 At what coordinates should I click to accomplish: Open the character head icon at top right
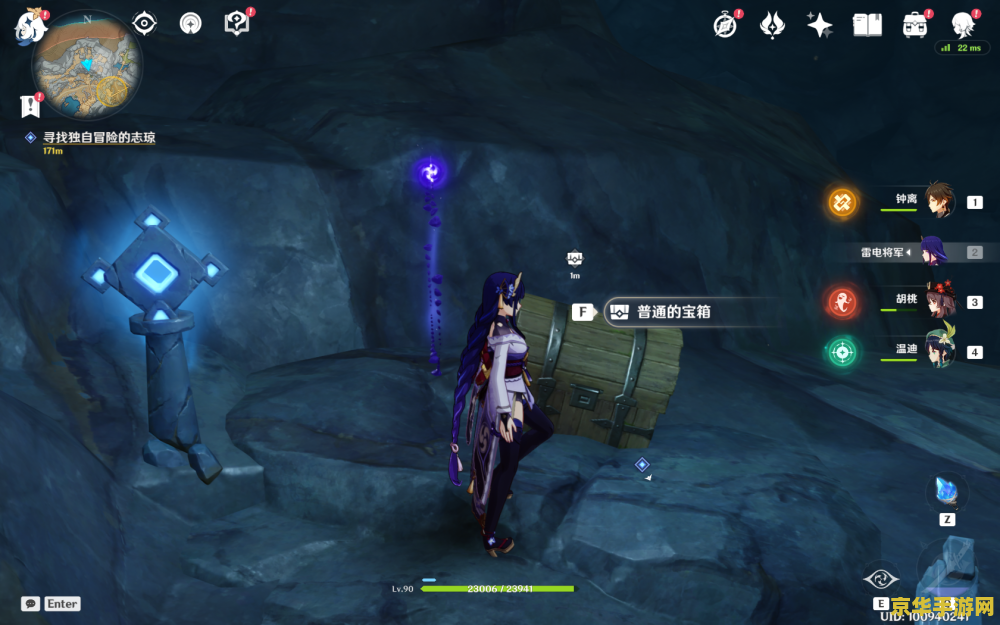962,25
